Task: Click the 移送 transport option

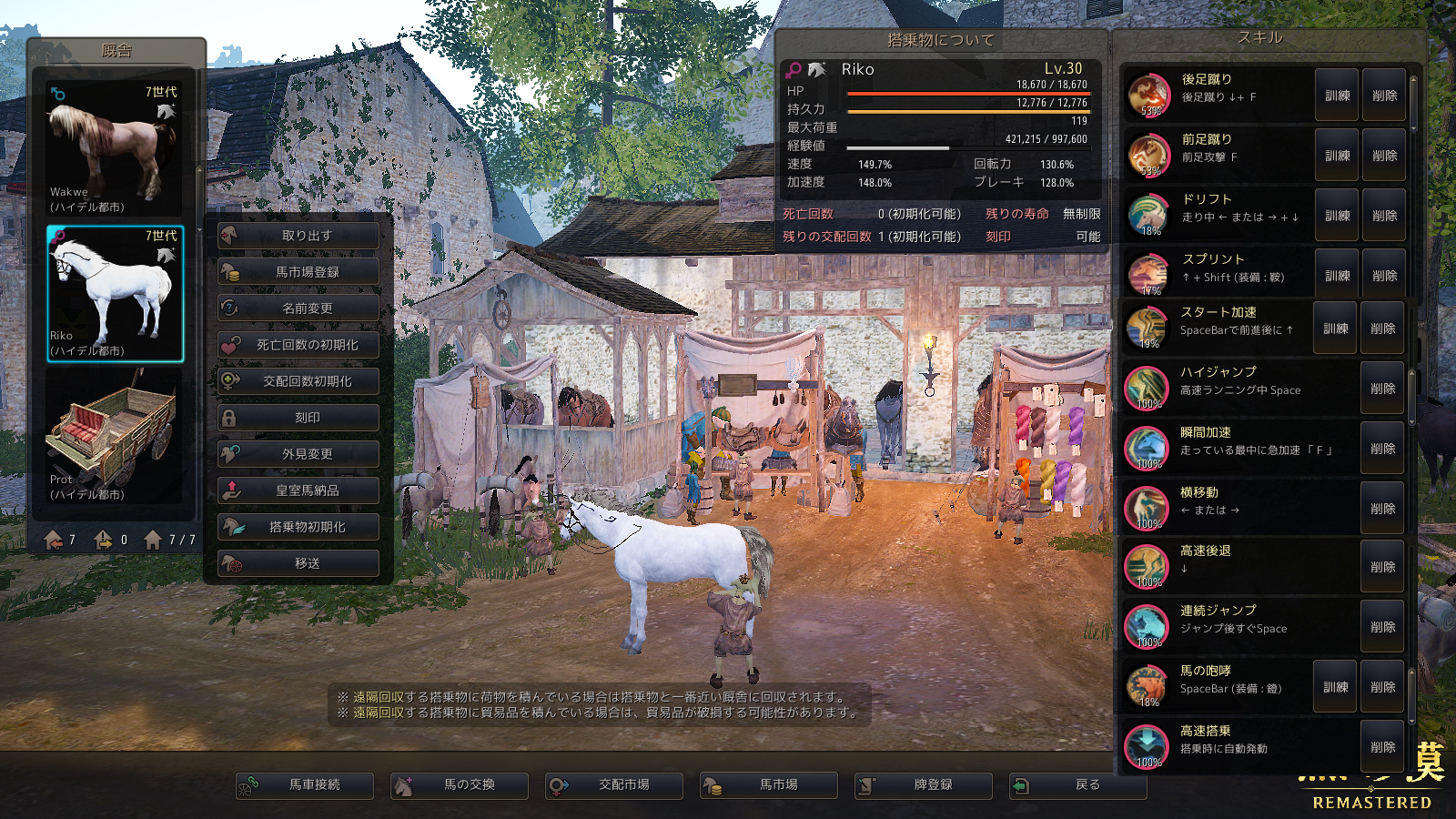Action: pyautogui.click(x=298, y=563)
